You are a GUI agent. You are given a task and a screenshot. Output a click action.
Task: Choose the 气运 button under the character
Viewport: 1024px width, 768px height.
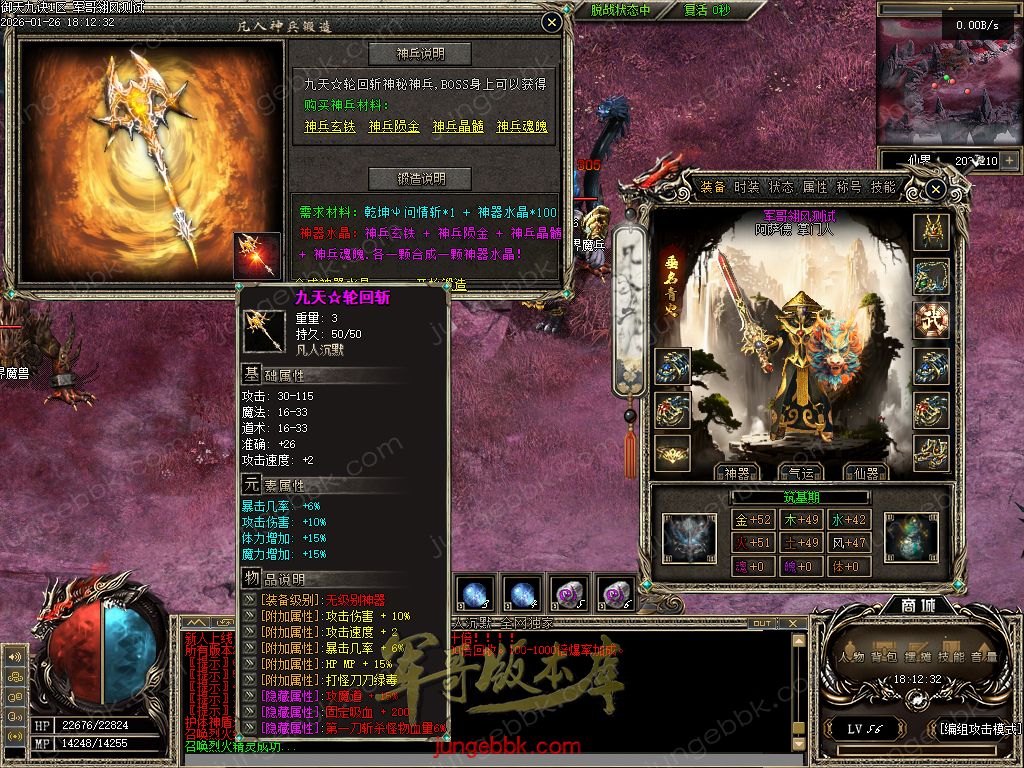click(801, 472)
